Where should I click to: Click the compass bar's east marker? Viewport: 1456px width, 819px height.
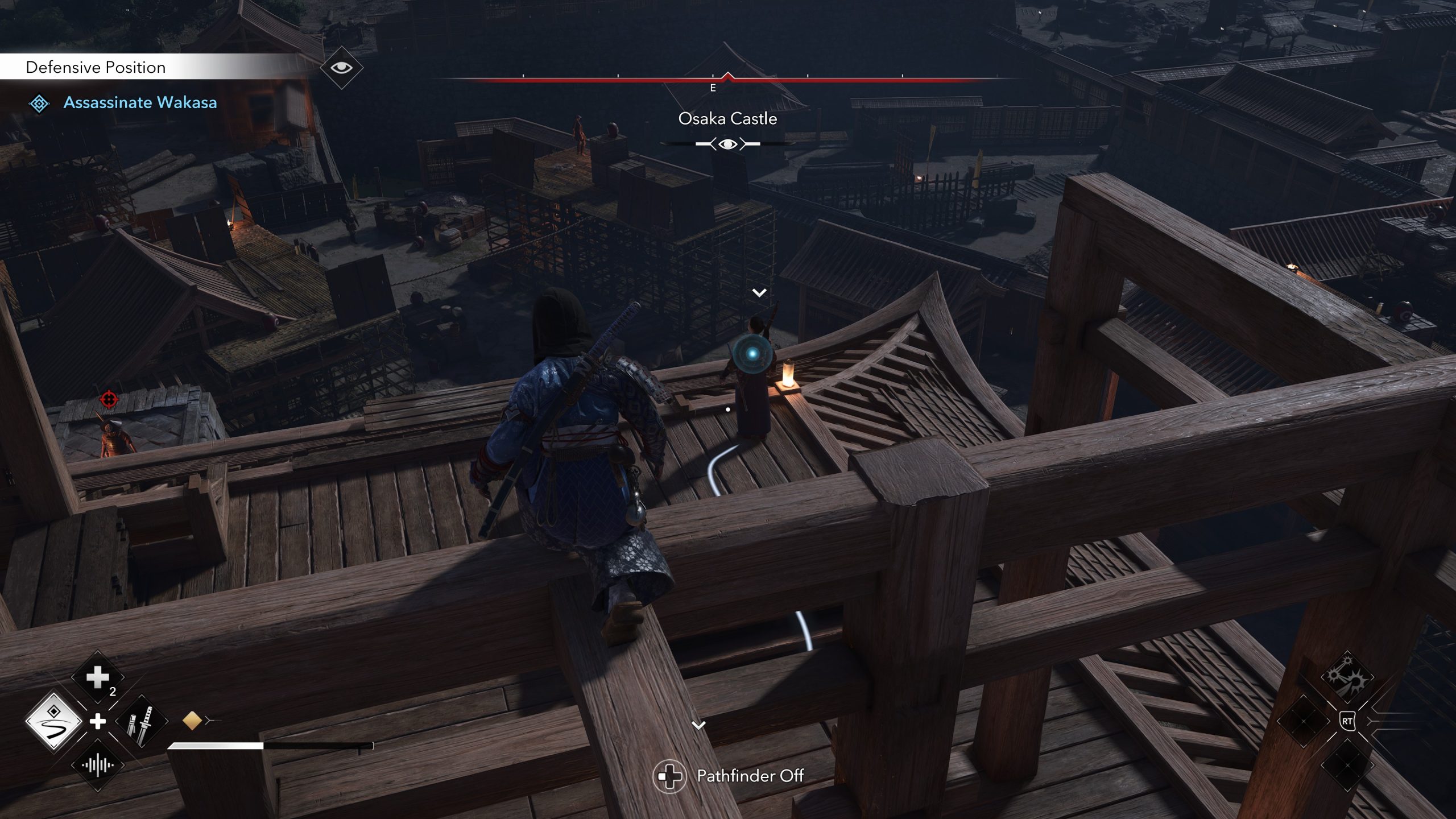(713, 88)
